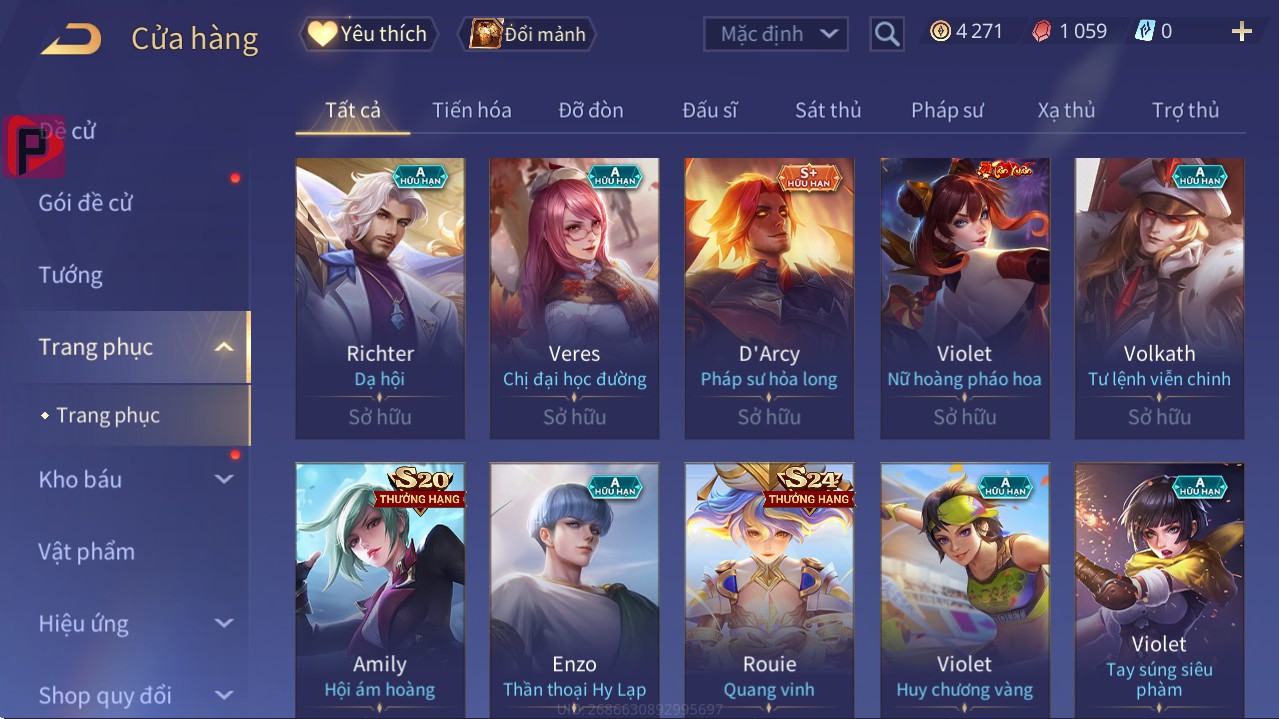
Task: Filter by the Xạ thủ tab
Action: pyautogui.click(x=1066, y=110)
